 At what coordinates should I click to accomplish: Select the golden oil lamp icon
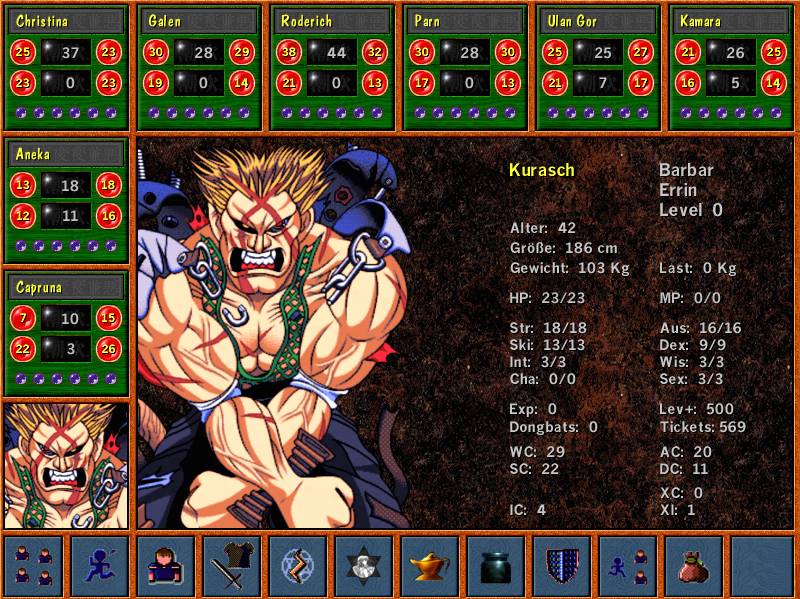coord(430,566)
